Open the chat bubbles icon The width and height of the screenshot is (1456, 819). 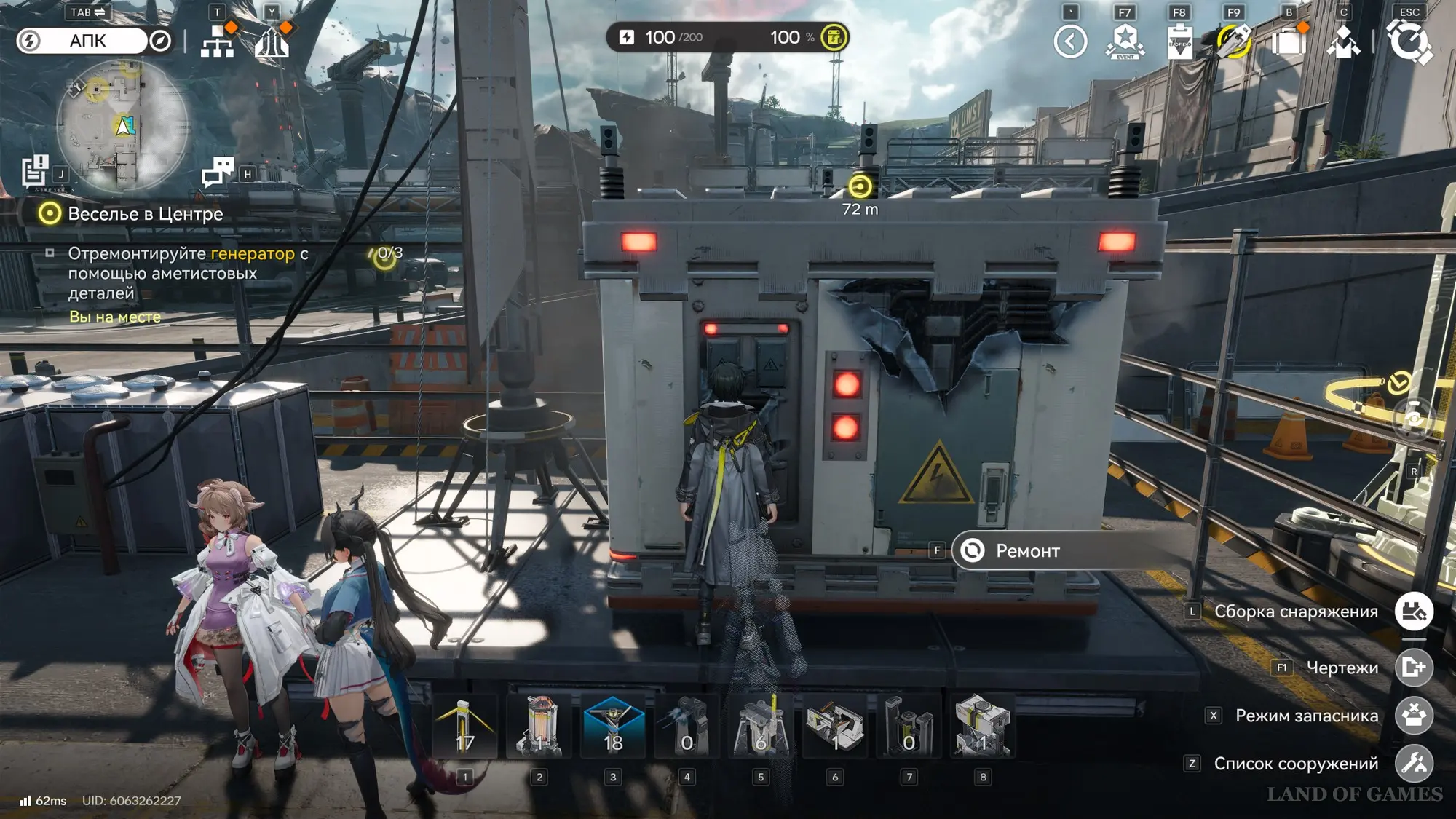pyautogui.click(x=218, y=173)
